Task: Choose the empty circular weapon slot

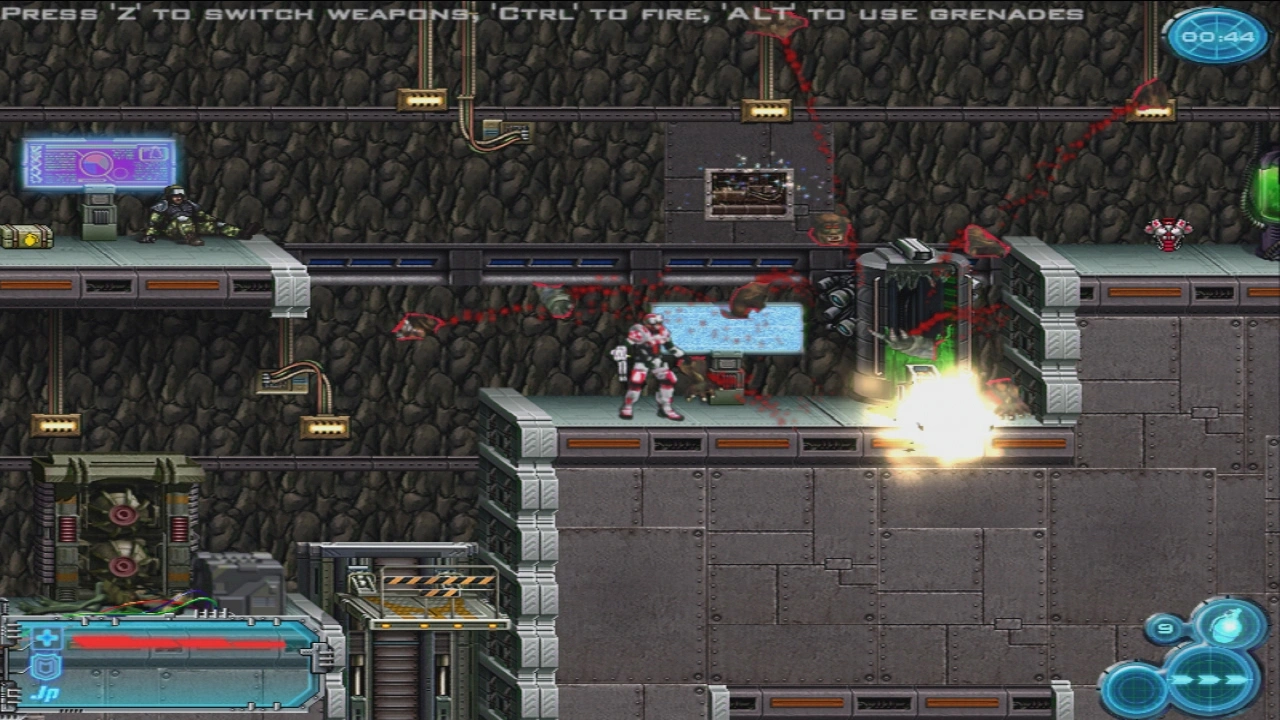Action: (x=1135, y=690)
